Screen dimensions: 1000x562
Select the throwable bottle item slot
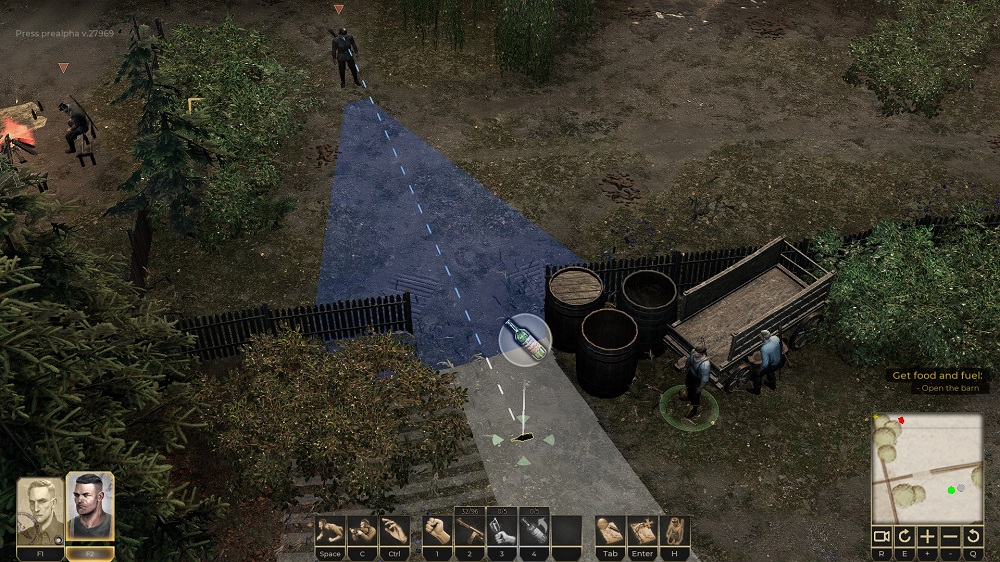point(533,531)
